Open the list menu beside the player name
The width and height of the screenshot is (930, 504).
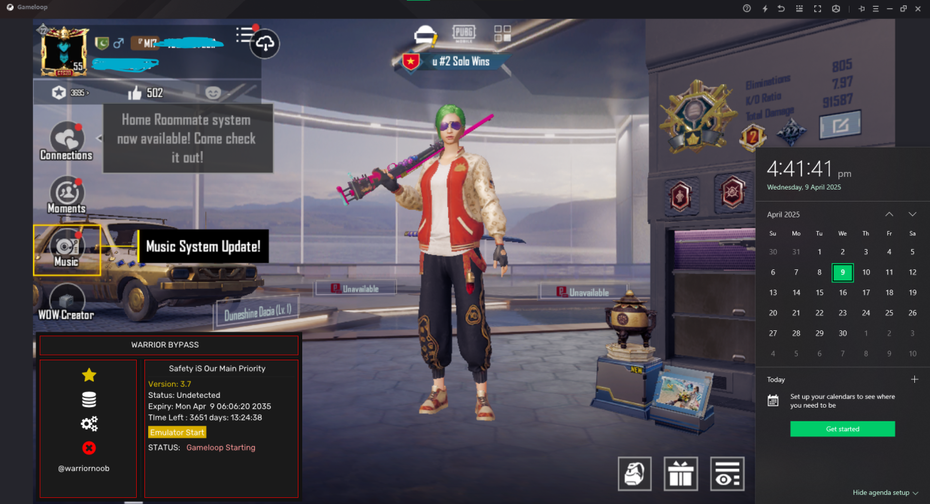244,35
